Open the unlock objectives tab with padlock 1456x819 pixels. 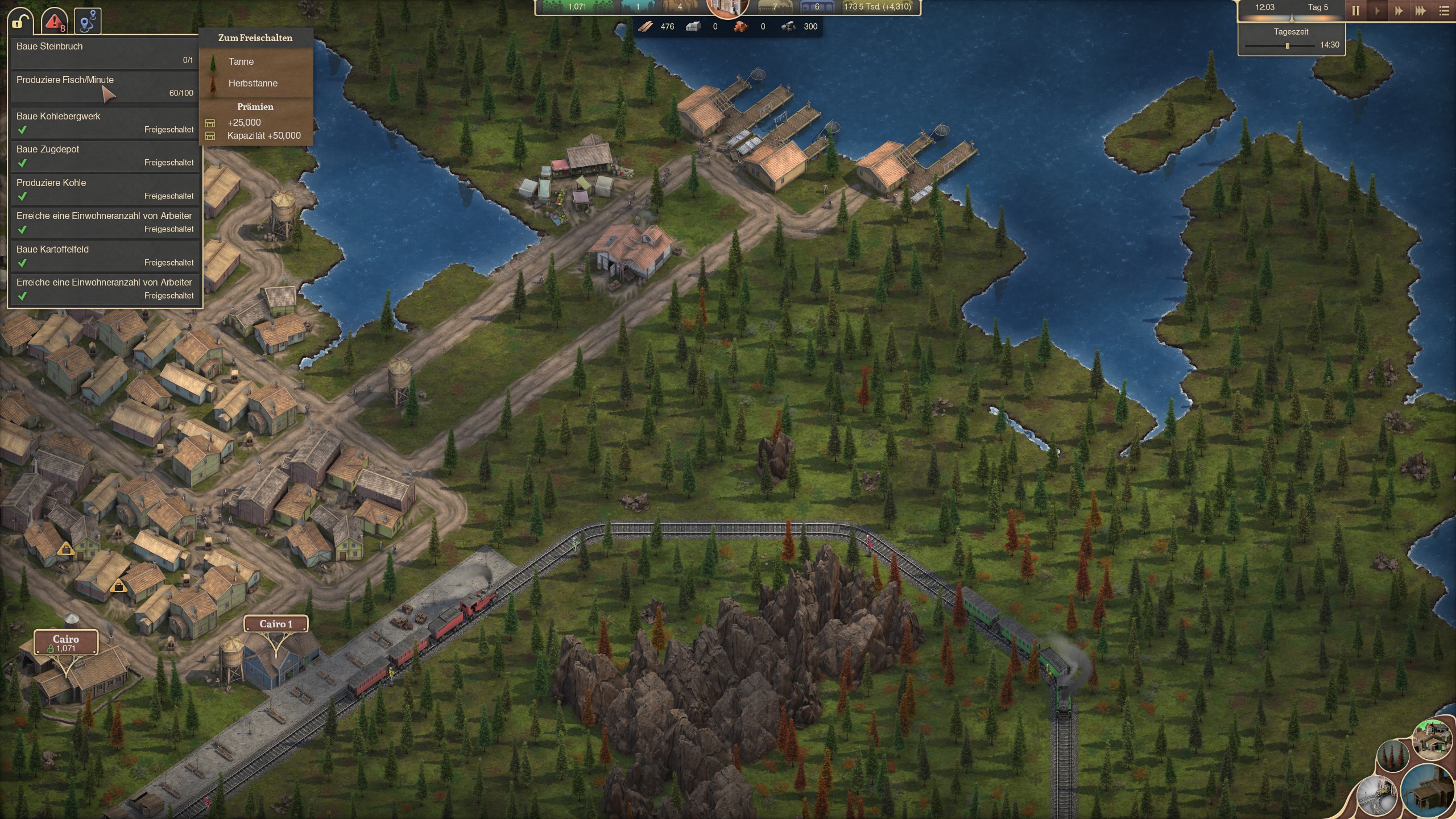[20, 22]
